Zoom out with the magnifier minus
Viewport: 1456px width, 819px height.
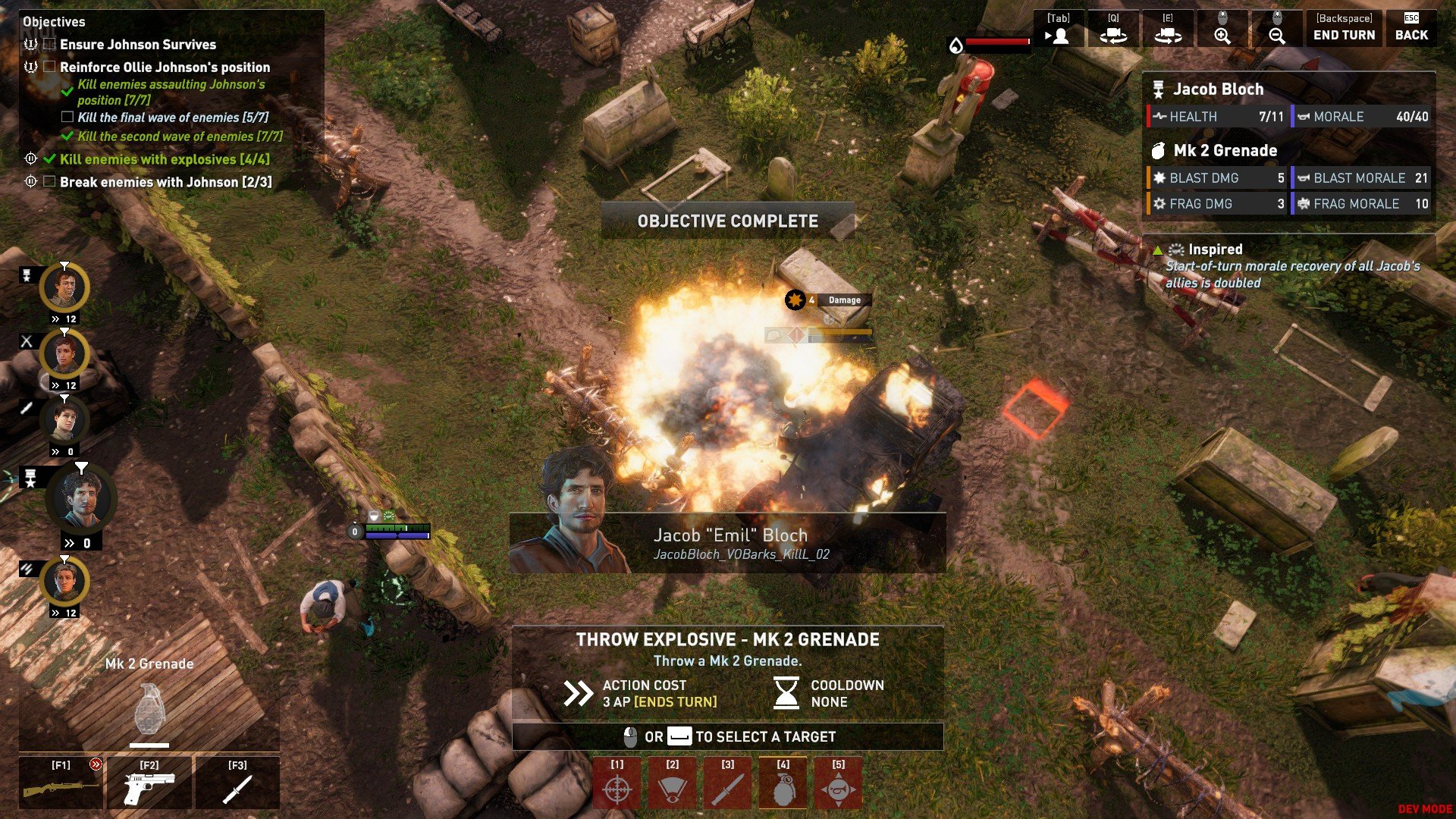coord(1277,29)
